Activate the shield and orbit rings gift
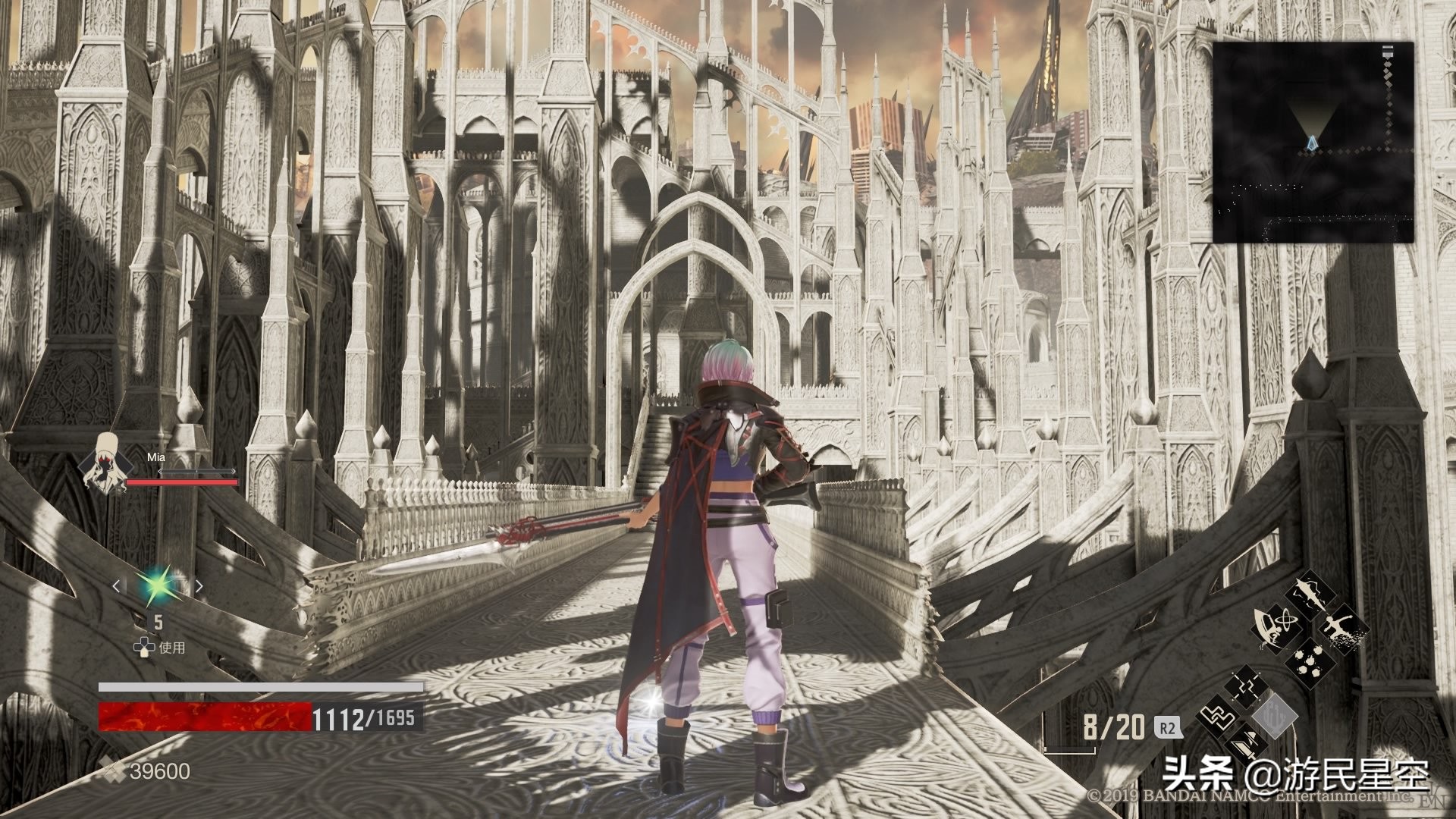The height and width of the screenshot is (819, 1456). (1278, 629)
